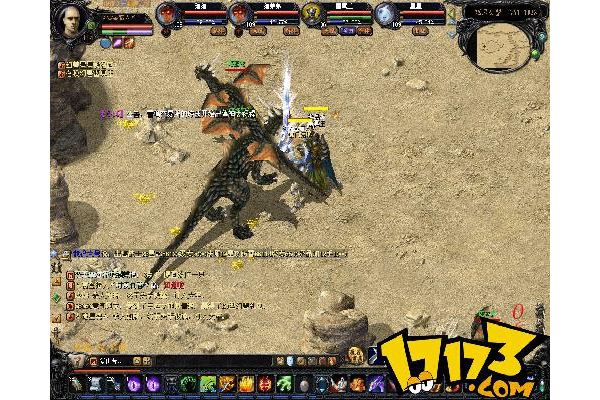Click the round gold button above hotbar
This screenshot has height=400, width=600.
click(x=355, y=355)
